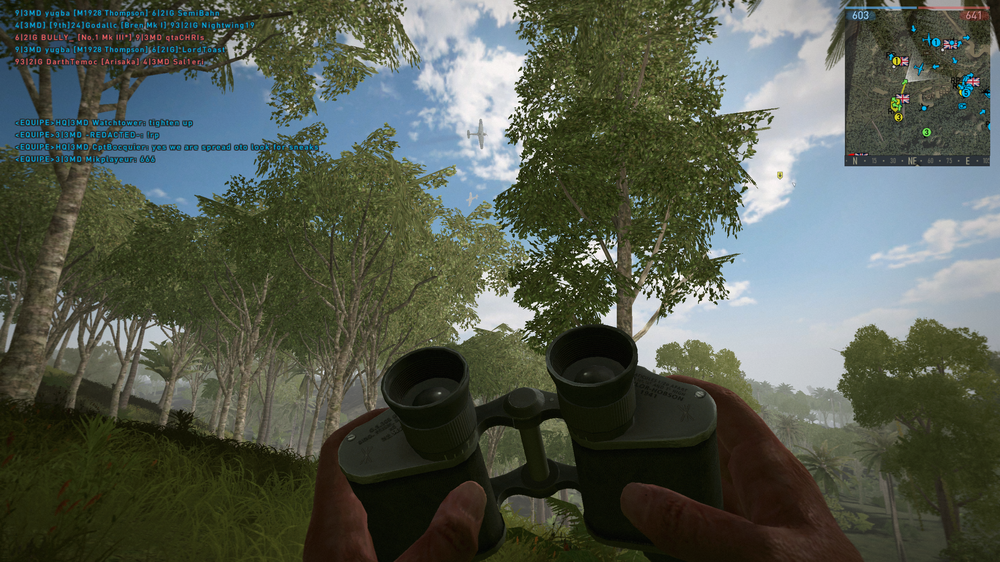1000x562 pixels.
Task: Select the blue number 5 minimap marker
Action: [x=966, y=91]
